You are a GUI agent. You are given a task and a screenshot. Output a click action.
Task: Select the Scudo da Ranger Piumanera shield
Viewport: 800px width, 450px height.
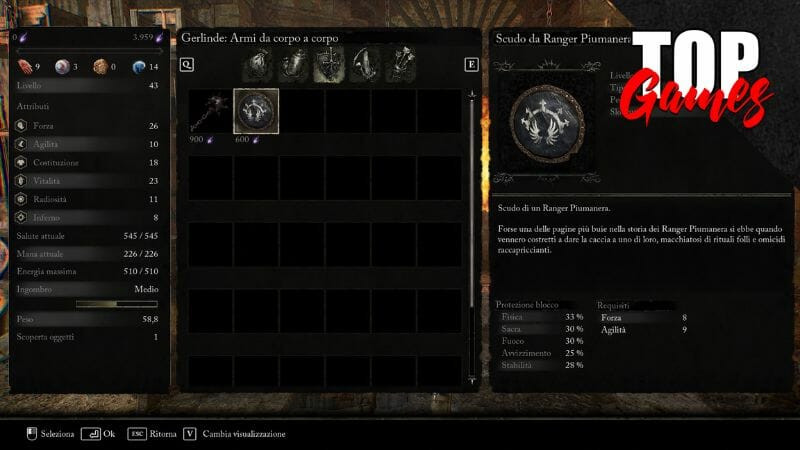(256, 111)
